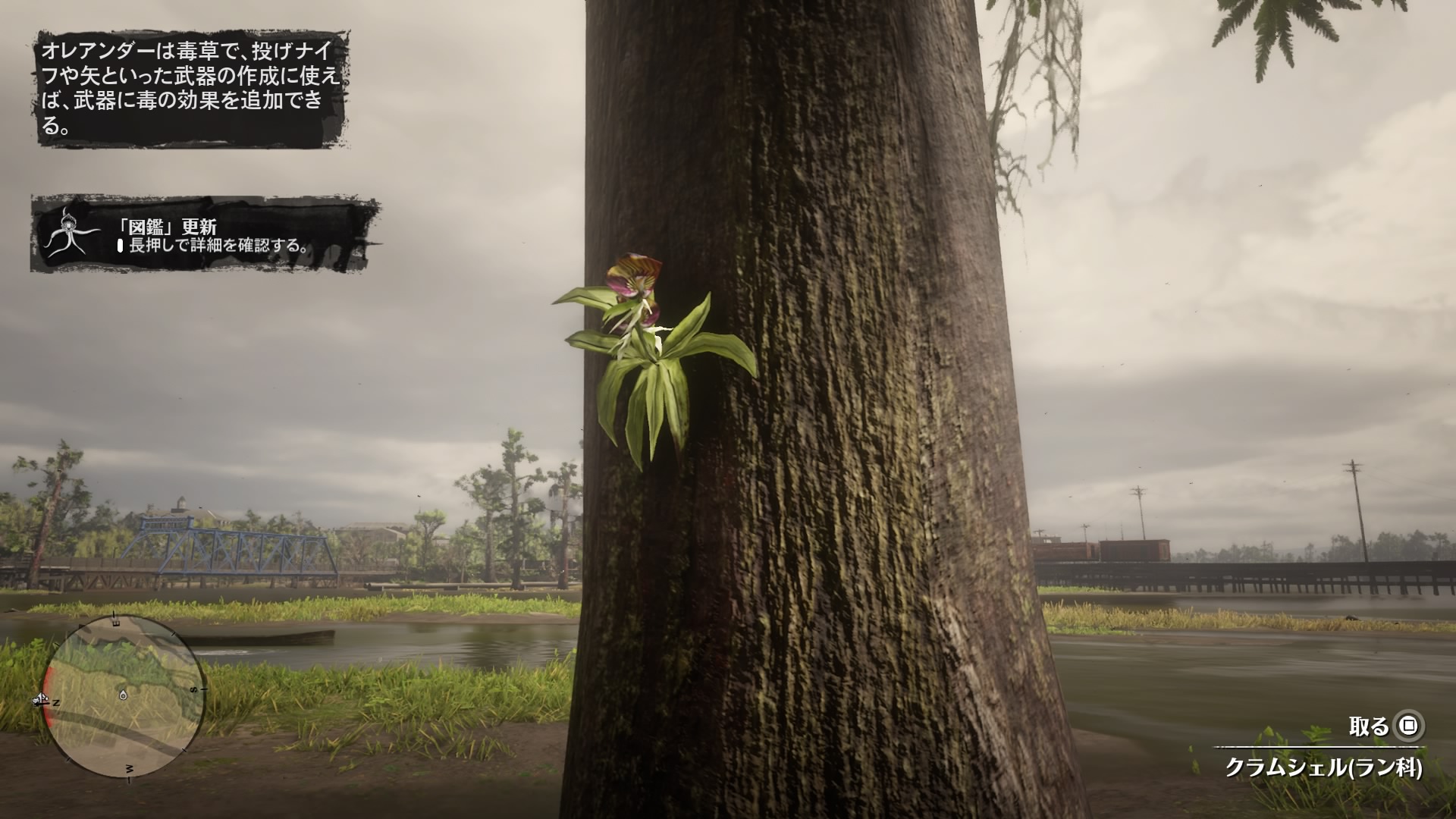
Task: Click the E compass letter on the minimap
Action: tap(115, 622)
